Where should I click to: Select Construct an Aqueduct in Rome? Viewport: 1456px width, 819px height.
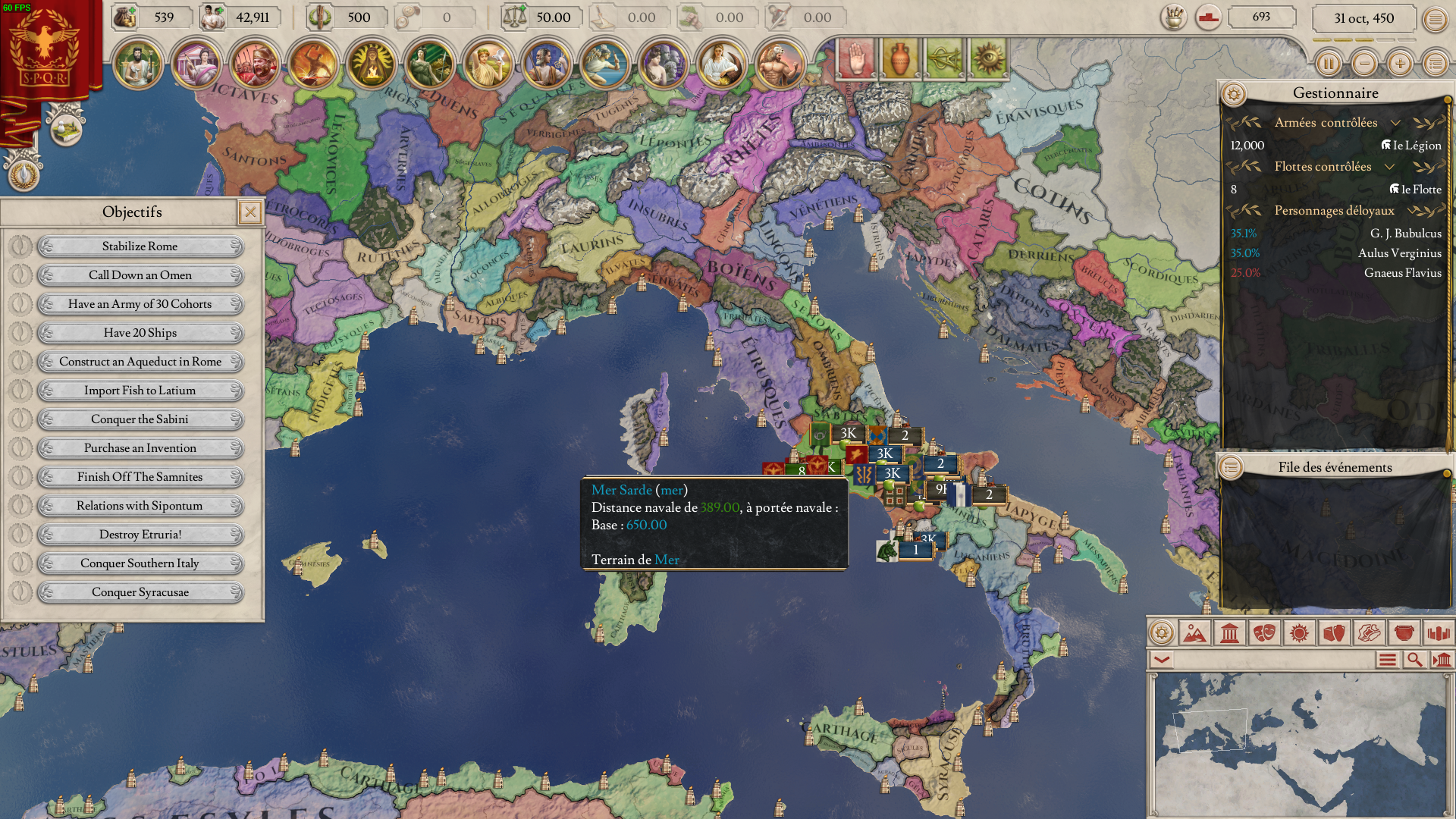(140, 362)
